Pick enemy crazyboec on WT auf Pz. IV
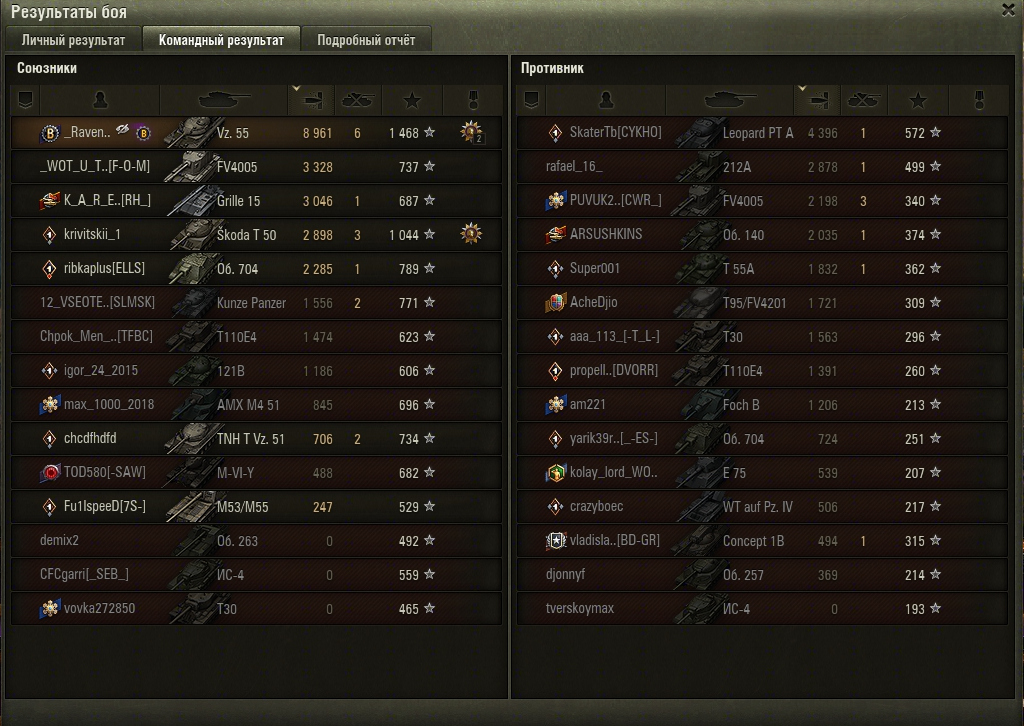Image resolution: width=1024 pixels, height=726 pixels. [762, 507]
